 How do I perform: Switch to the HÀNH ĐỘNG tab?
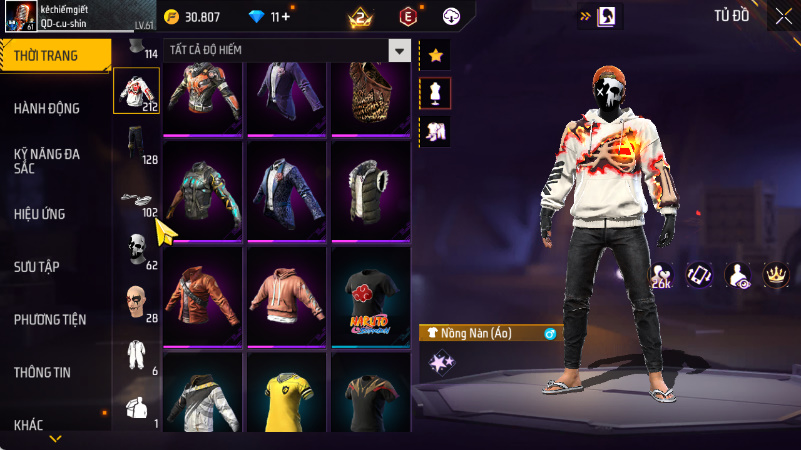[47, 108]
